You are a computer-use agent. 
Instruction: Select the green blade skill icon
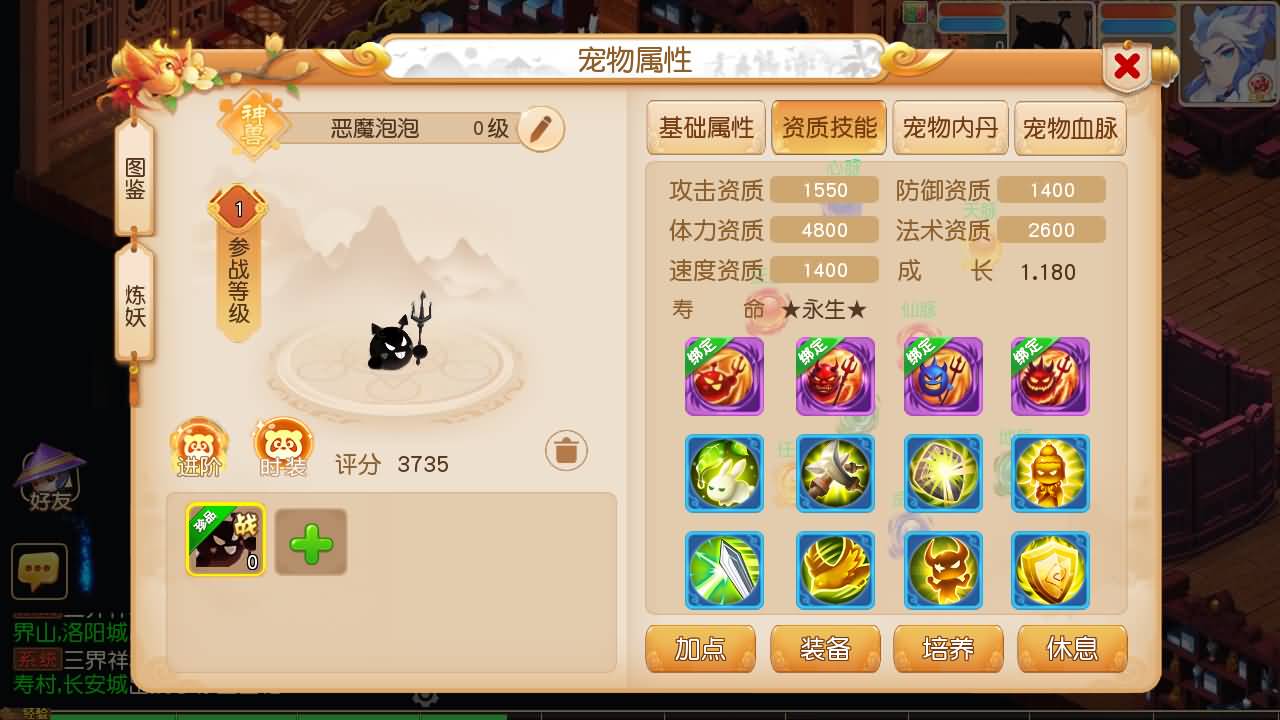coord(724,572)
